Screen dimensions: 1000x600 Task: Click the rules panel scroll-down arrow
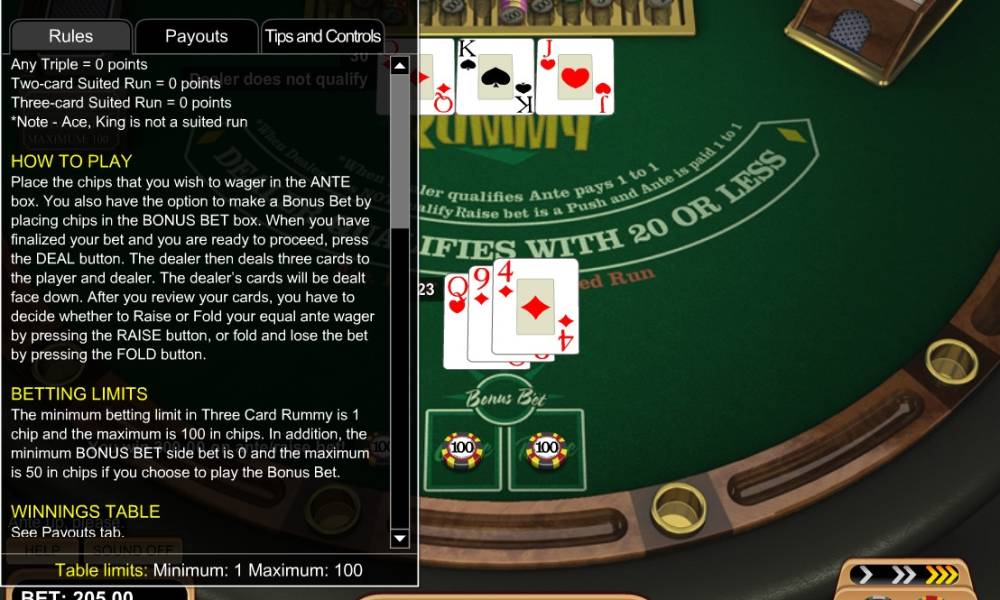point(400,539)
